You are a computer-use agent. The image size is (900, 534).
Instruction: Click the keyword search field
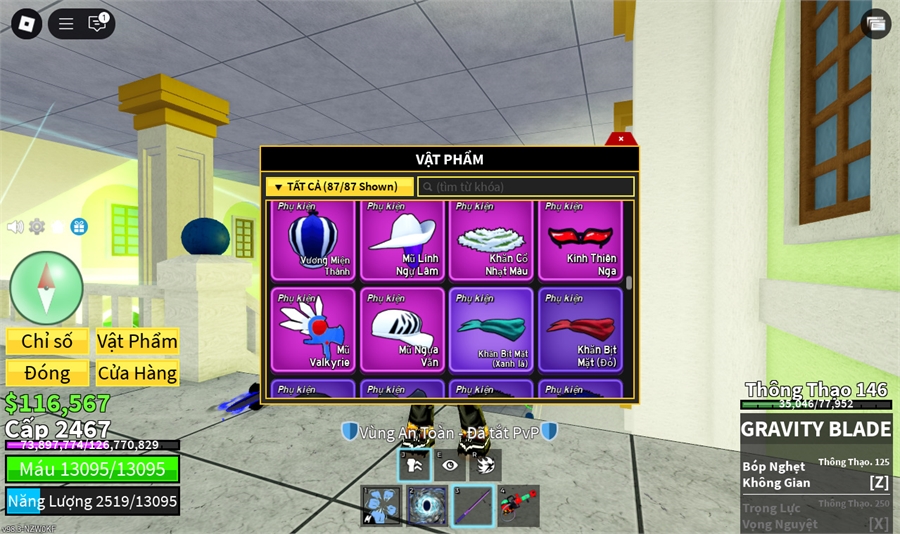point(526,187)
